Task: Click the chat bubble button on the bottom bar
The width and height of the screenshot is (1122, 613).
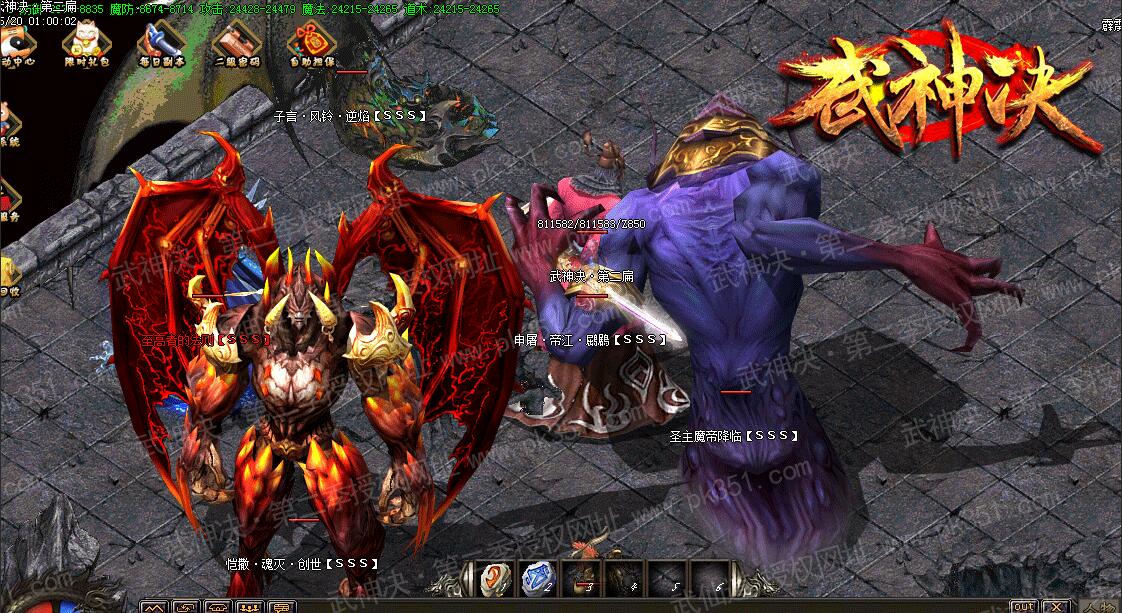Action: pyautogui.click(x=282, y=606)
